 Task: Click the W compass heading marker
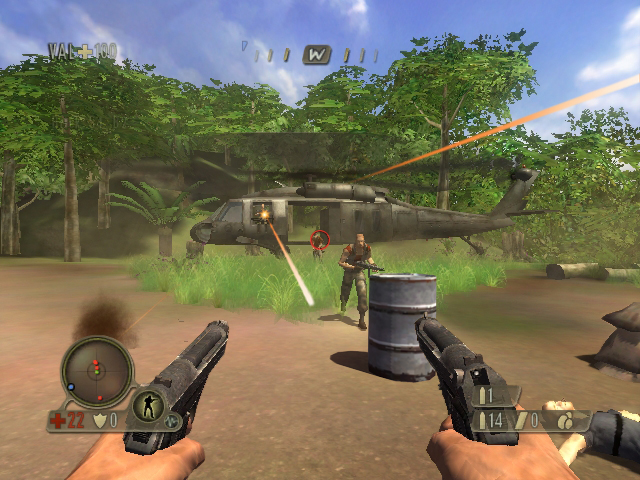pos(317,54)
